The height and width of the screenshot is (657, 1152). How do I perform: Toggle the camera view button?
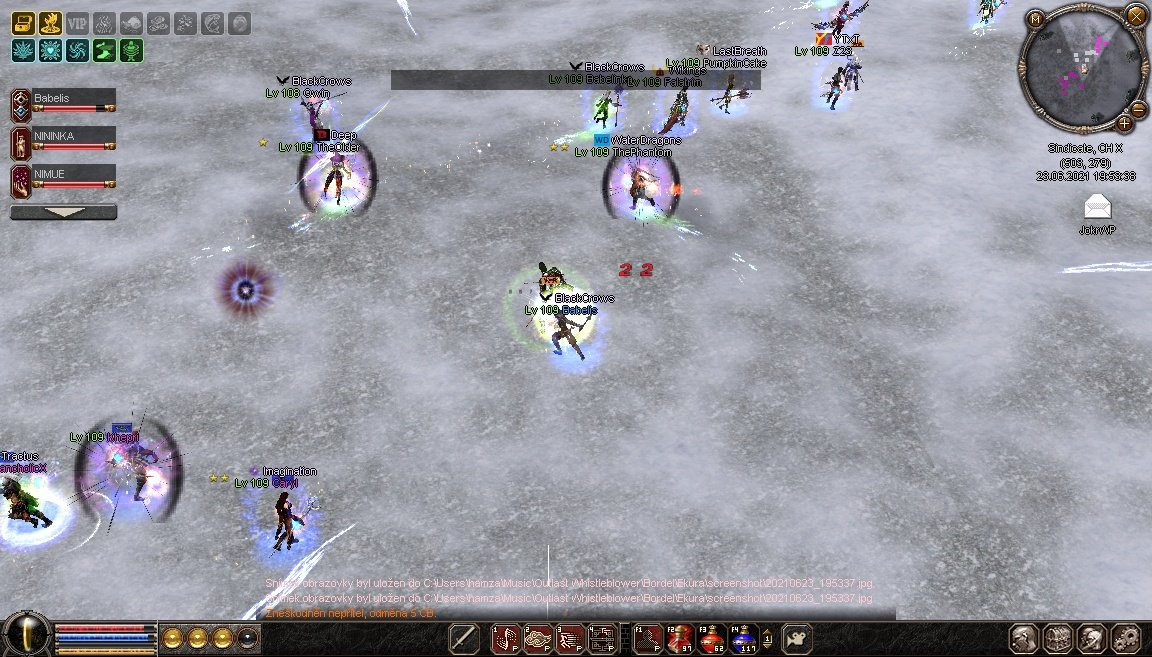point(796,638)
